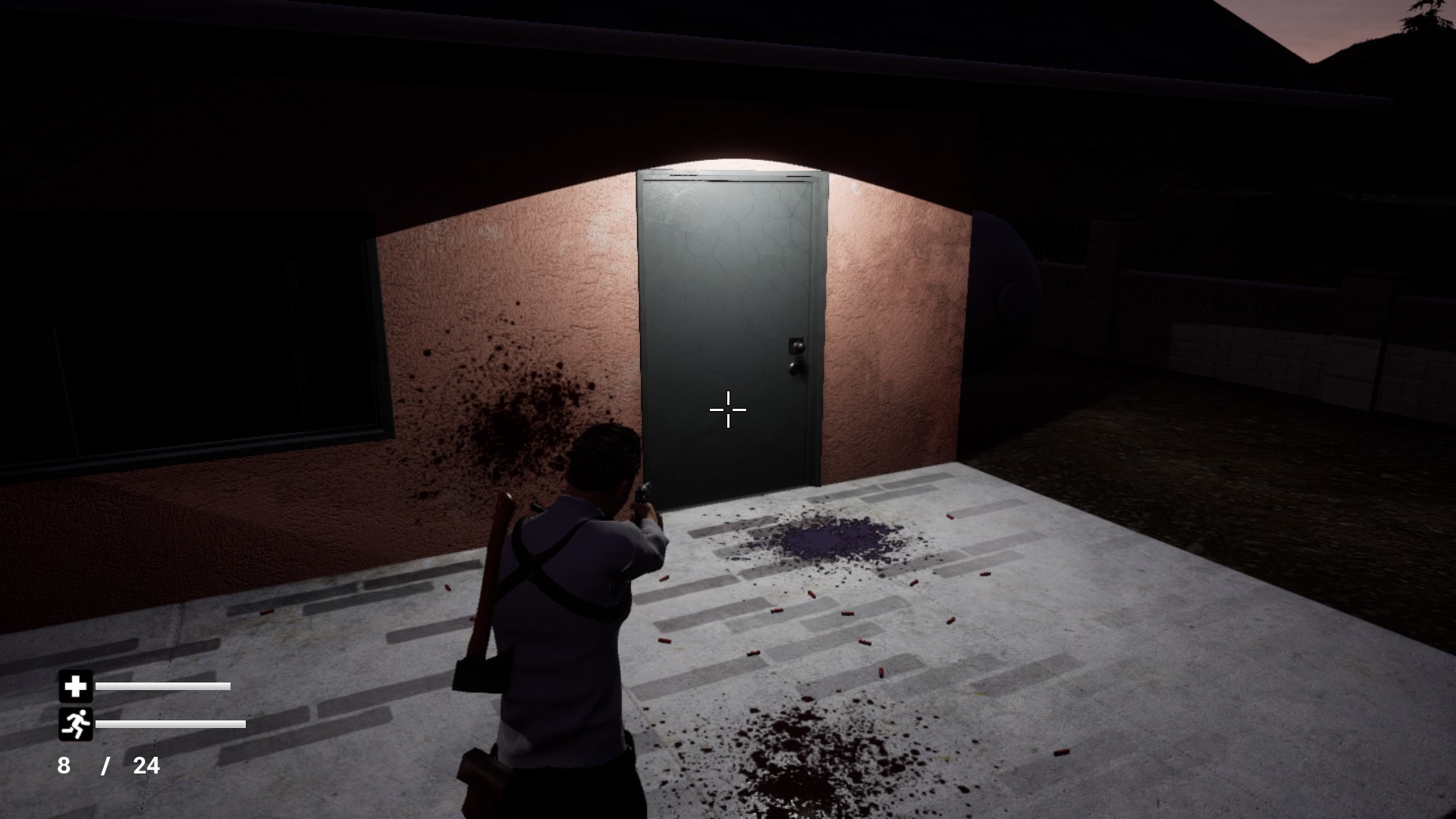1456x819 pixels.
Task: Click the deadbolt lock above the door knob
Action: 798,346
